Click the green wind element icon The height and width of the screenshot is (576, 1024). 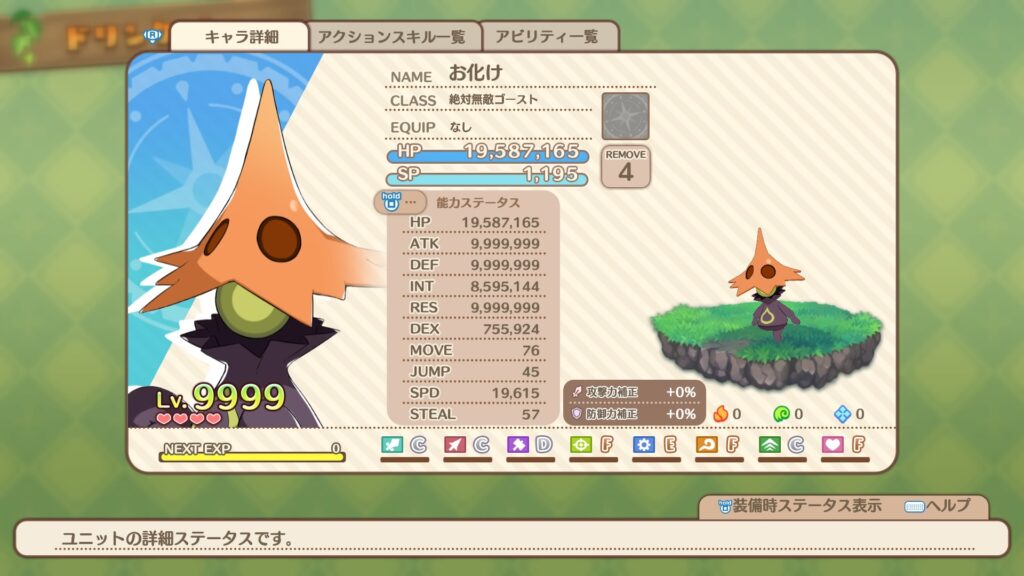pos(781,413)
